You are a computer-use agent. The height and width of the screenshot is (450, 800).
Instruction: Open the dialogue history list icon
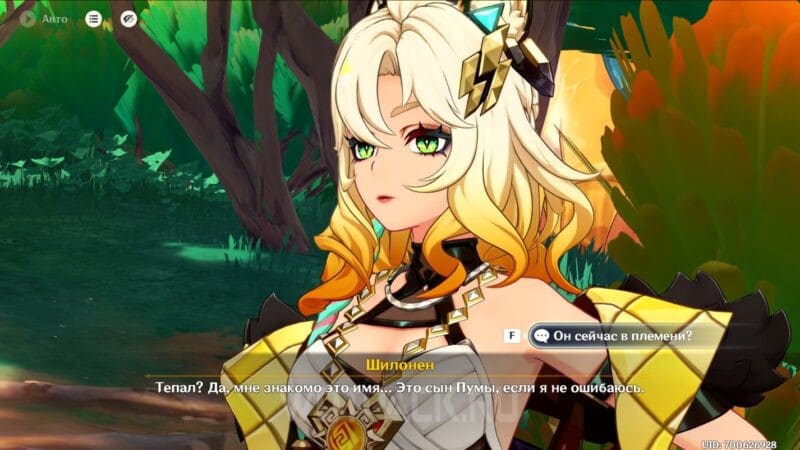pyautogui.click(x=93, y=18)
